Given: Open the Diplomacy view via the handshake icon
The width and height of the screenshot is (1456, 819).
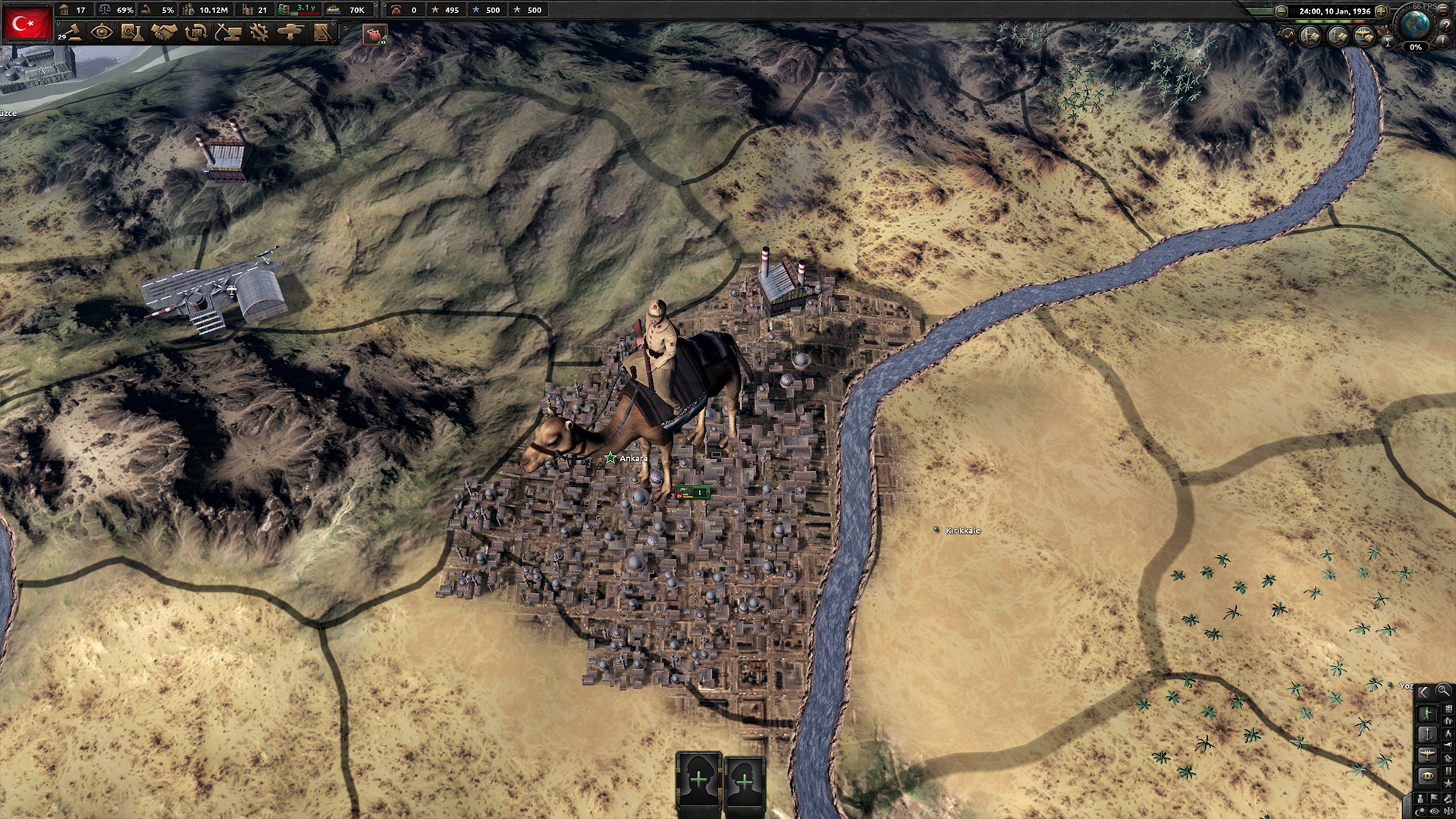Looking at the screenshot, I should coord(163,32).
